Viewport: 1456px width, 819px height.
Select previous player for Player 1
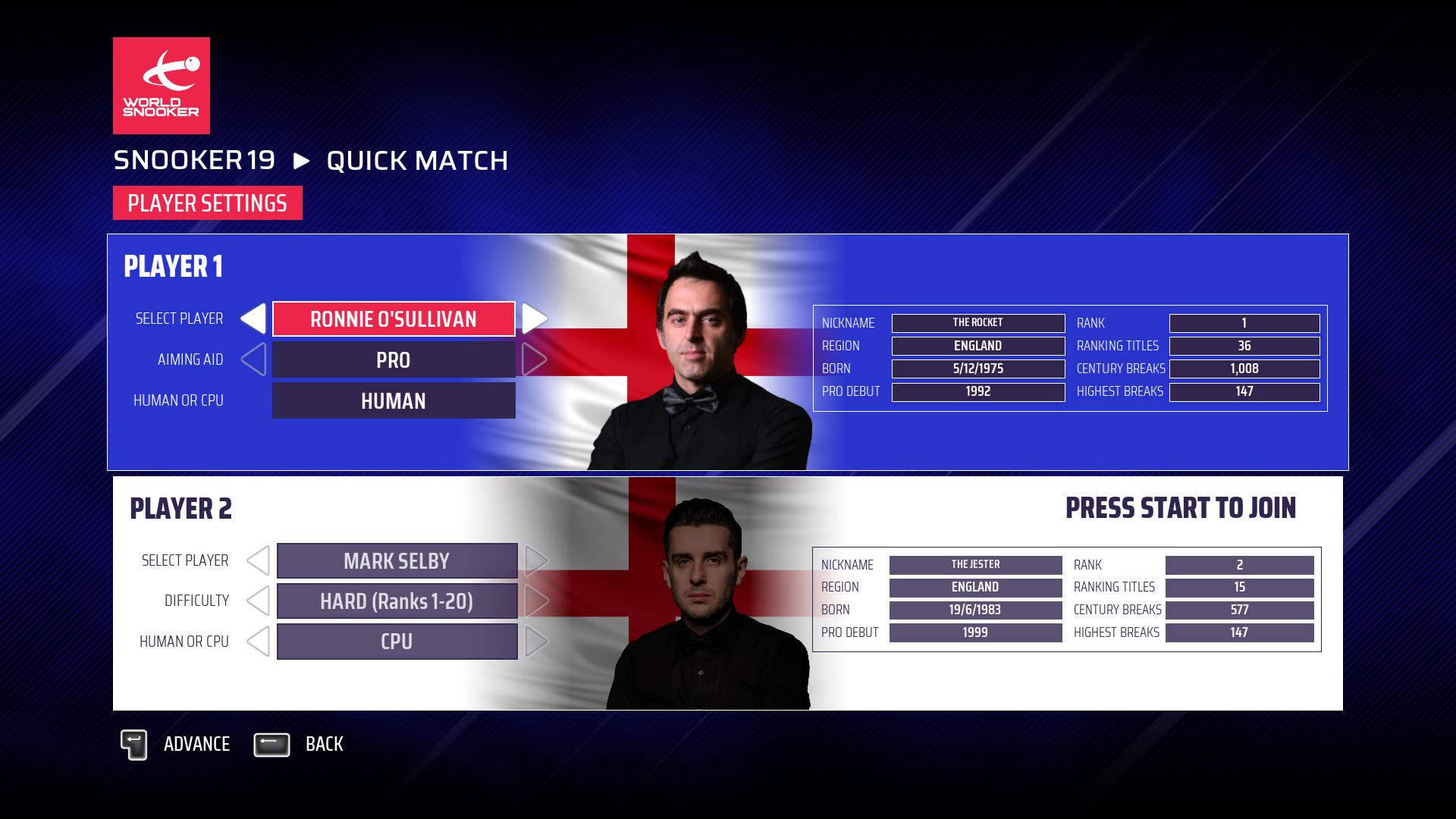253,319
